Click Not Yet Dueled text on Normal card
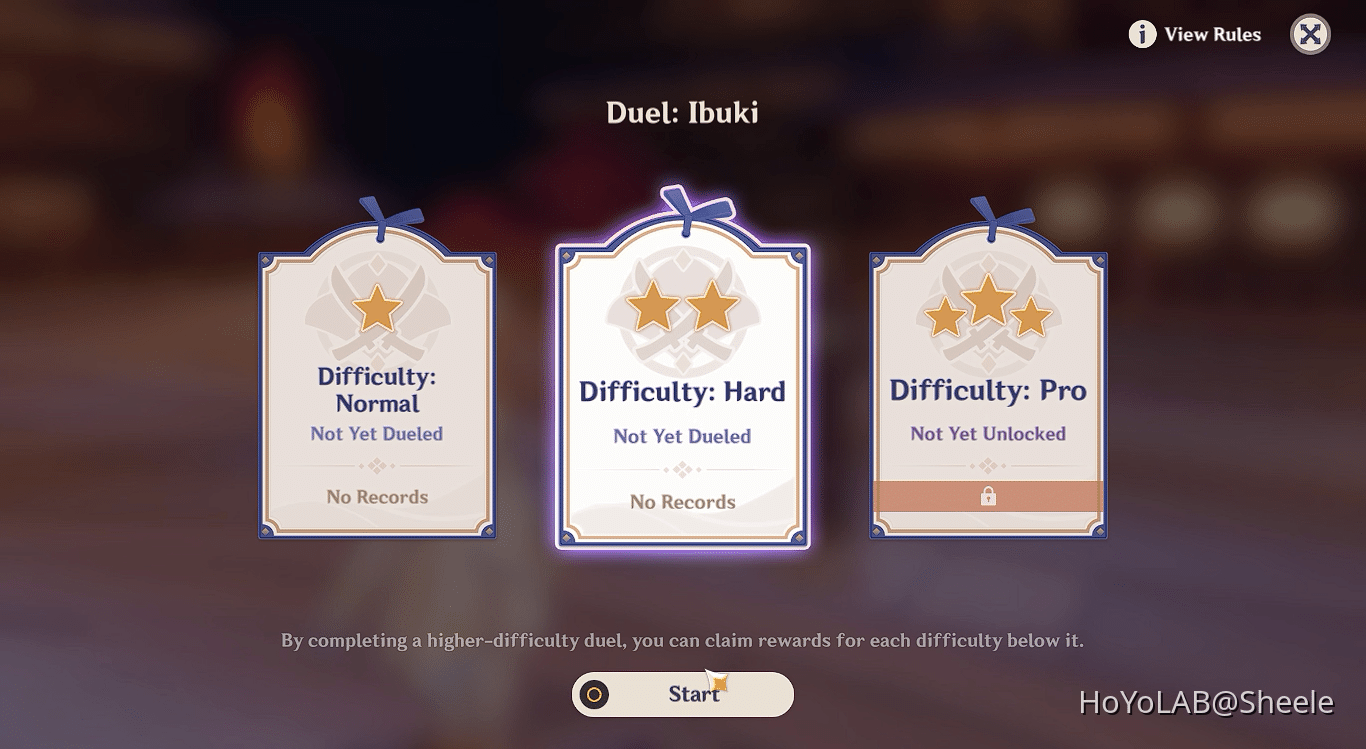1366x749 pixels. coord(376,433)
